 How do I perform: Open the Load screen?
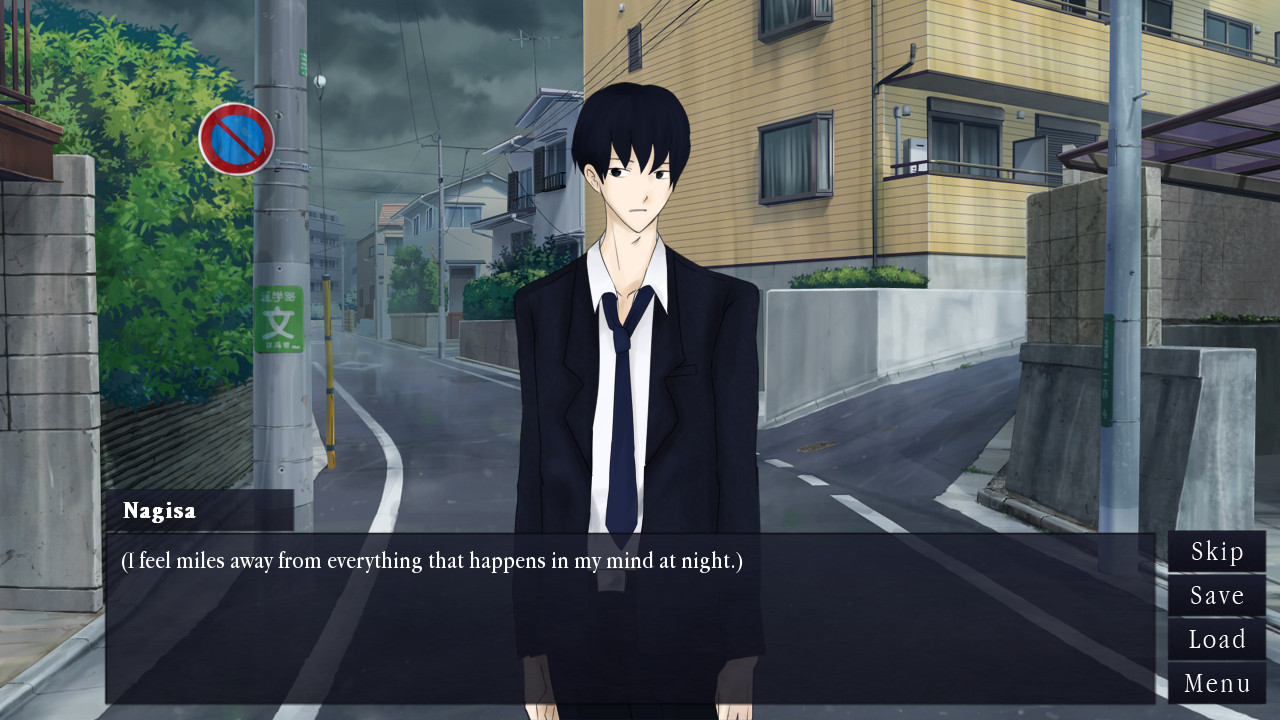(x=1216, y=640)
